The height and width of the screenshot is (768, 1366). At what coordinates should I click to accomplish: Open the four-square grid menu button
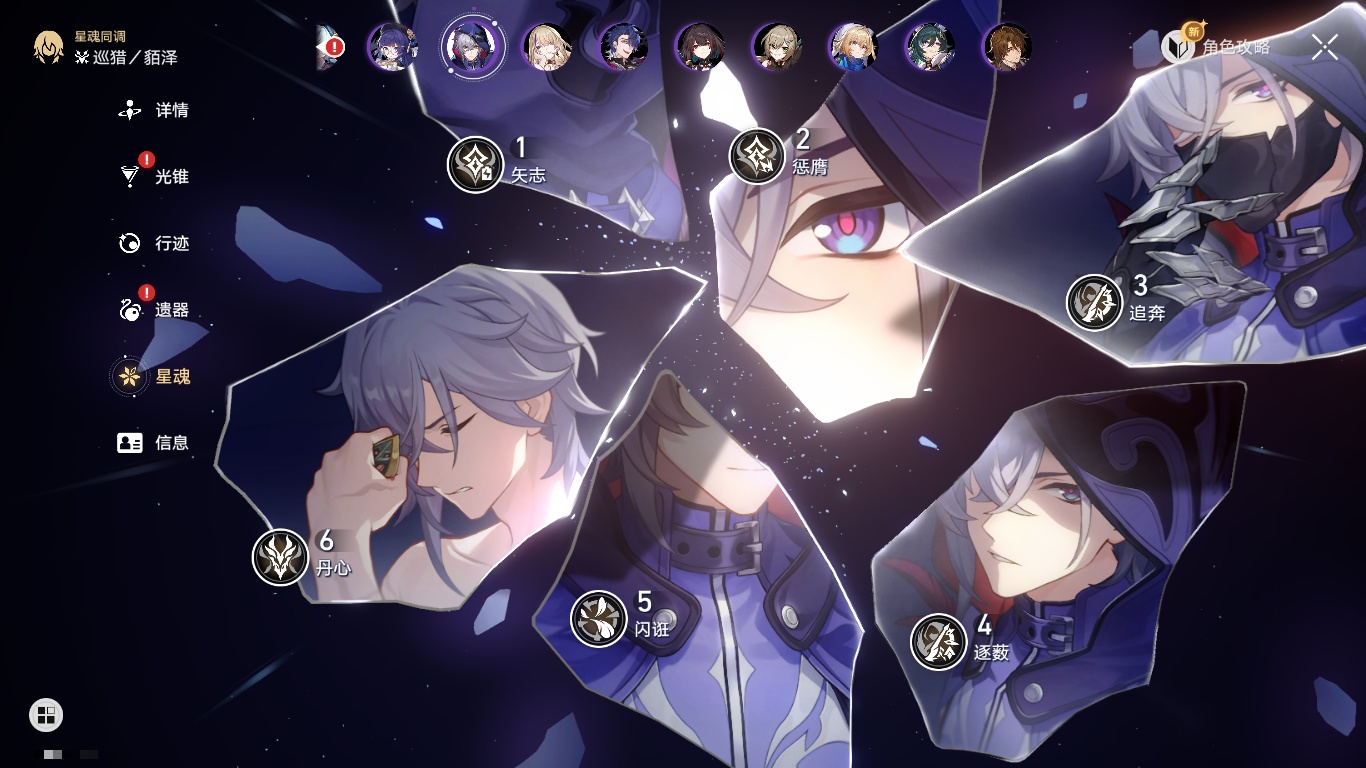(46, 714)
